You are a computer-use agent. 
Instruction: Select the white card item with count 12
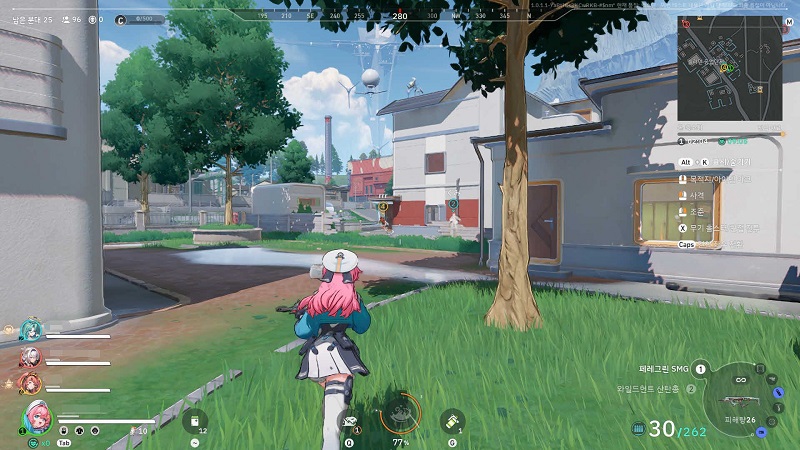[195, 421]
